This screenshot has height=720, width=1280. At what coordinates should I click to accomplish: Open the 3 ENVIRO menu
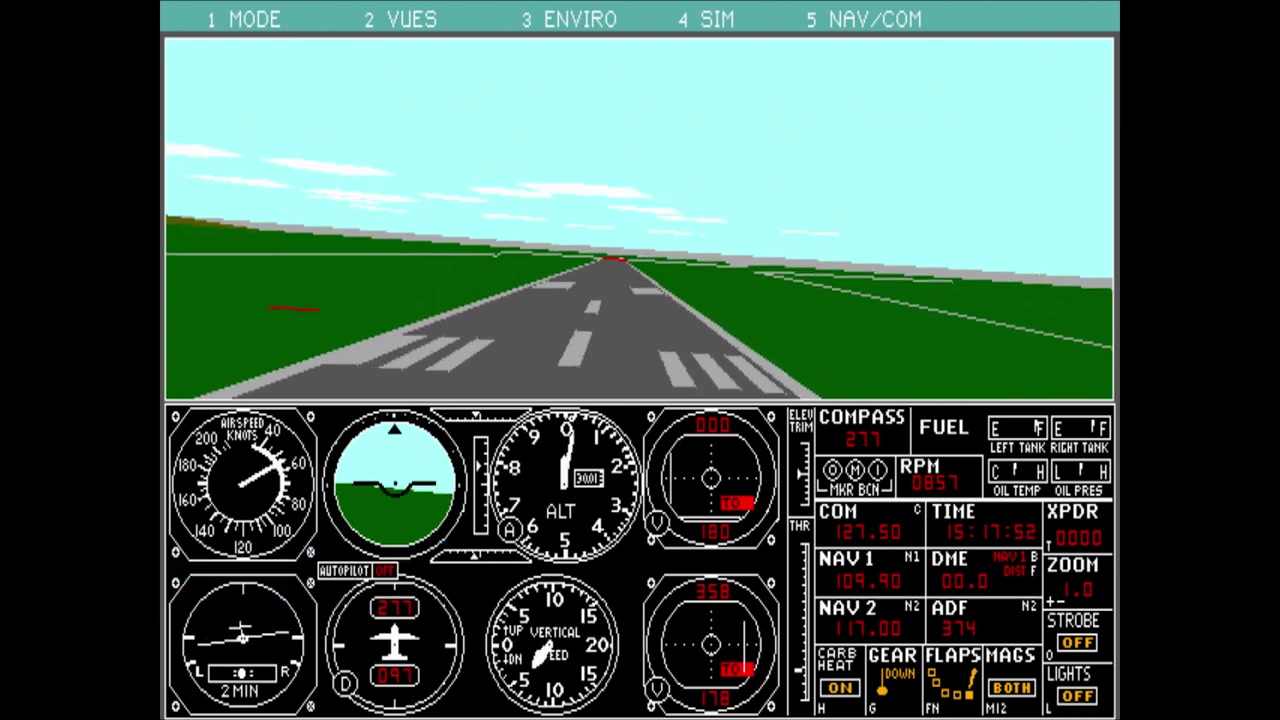[x=569, y=19]
